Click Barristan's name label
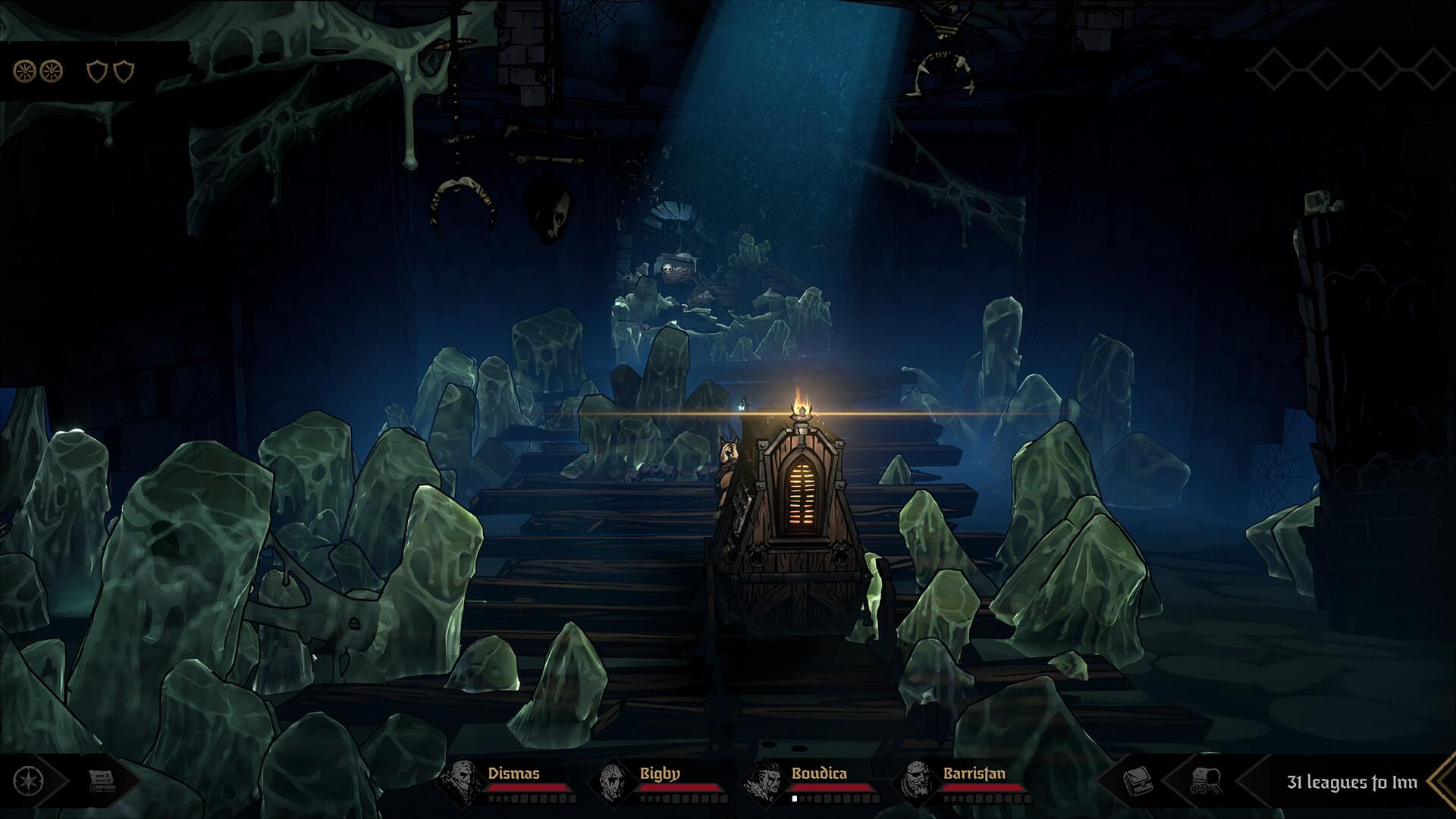The width and height of the screenshot is (1456, 819). [974, 774]
